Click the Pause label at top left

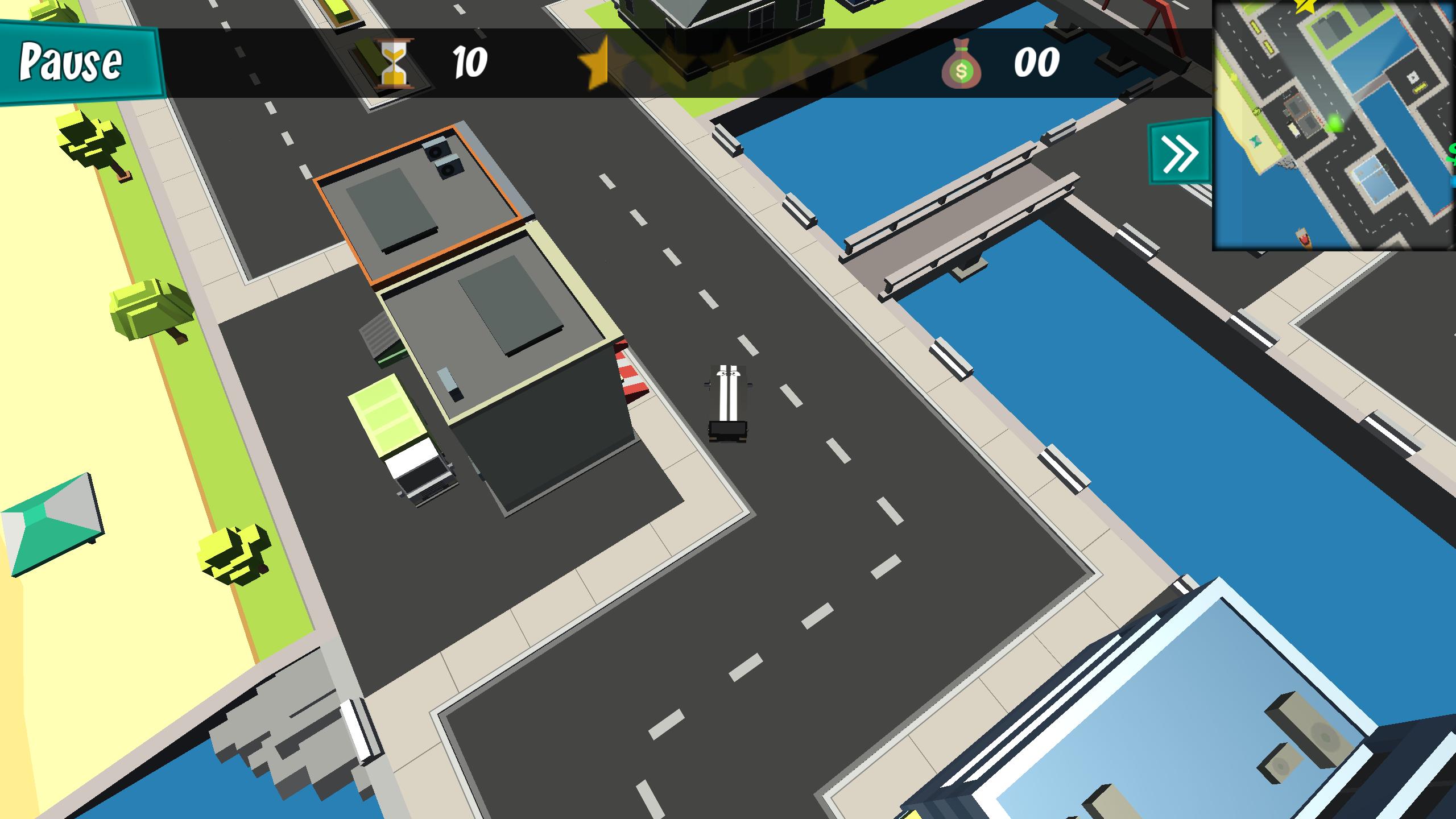click(x=71, y=60)
